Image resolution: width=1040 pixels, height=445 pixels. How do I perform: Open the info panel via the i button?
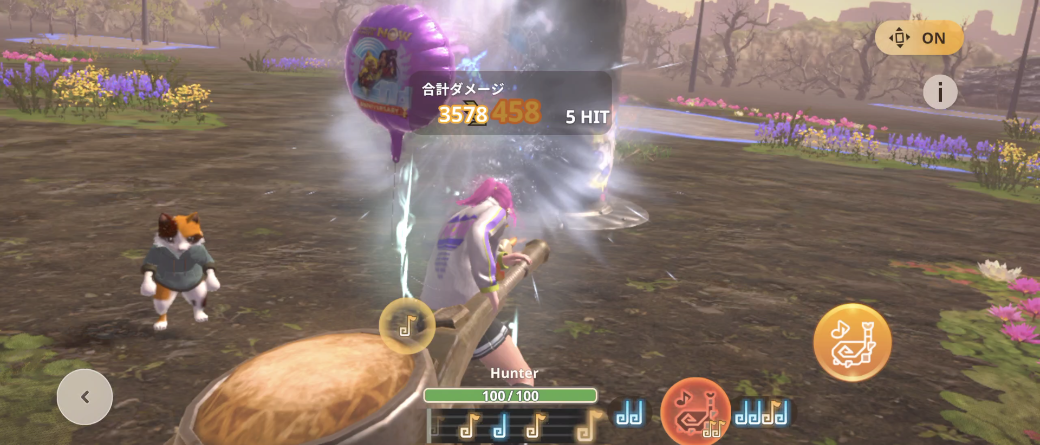coord(940,92)
